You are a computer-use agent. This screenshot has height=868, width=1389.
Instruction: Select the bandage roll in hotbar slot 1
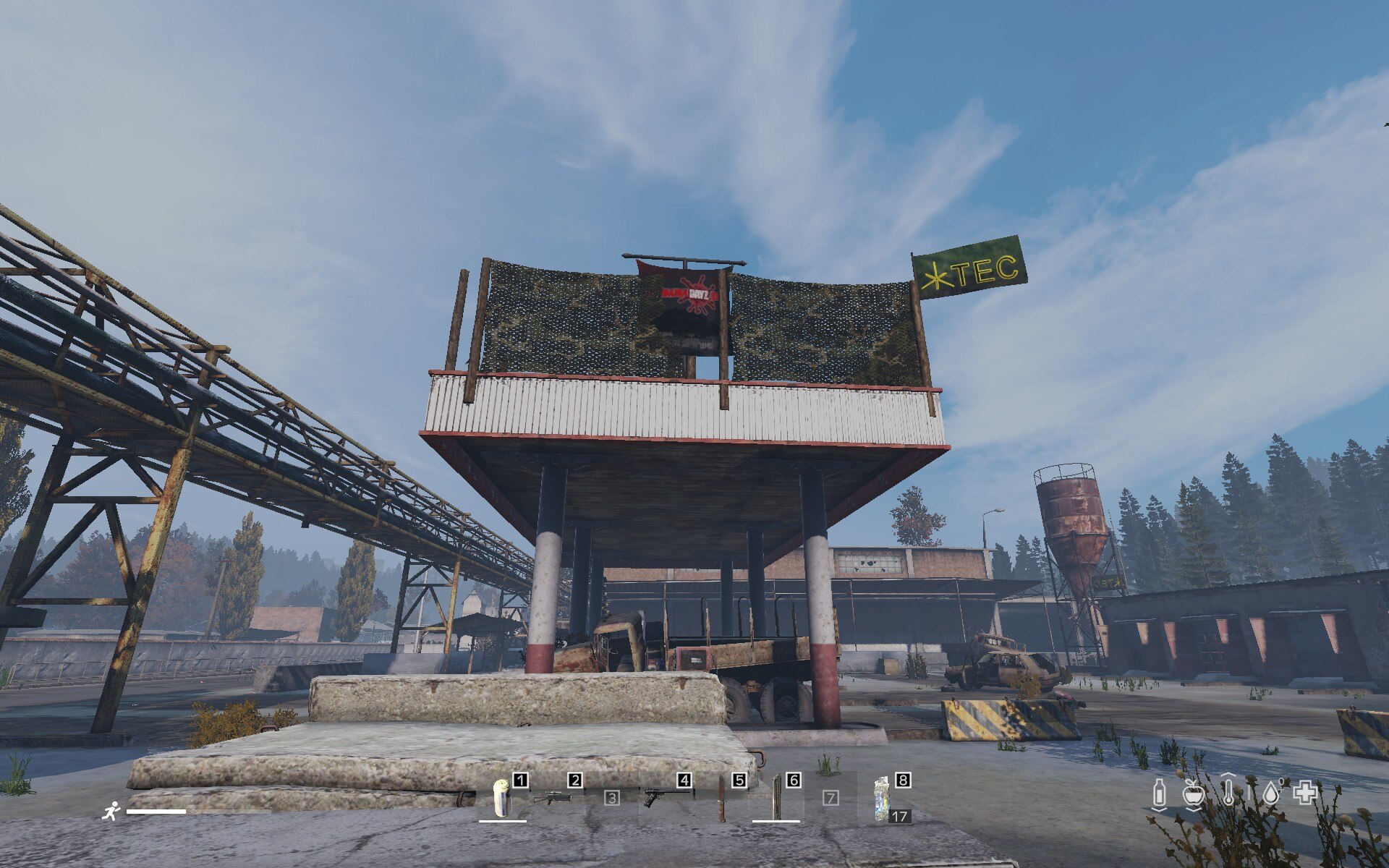[501, 797]
